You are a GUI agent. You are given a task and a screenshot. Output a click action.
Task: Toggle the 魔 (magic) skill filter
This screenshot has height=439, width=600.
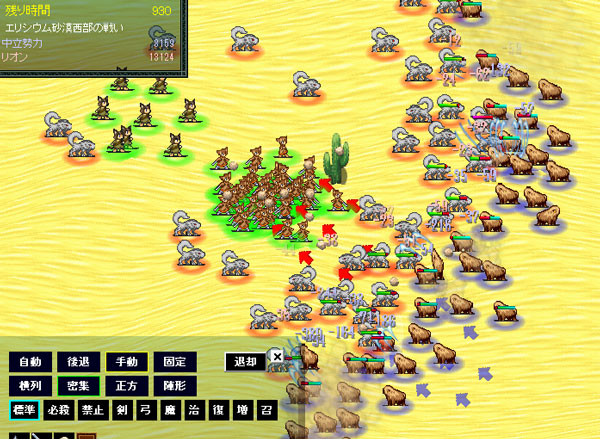pos(172,410)
